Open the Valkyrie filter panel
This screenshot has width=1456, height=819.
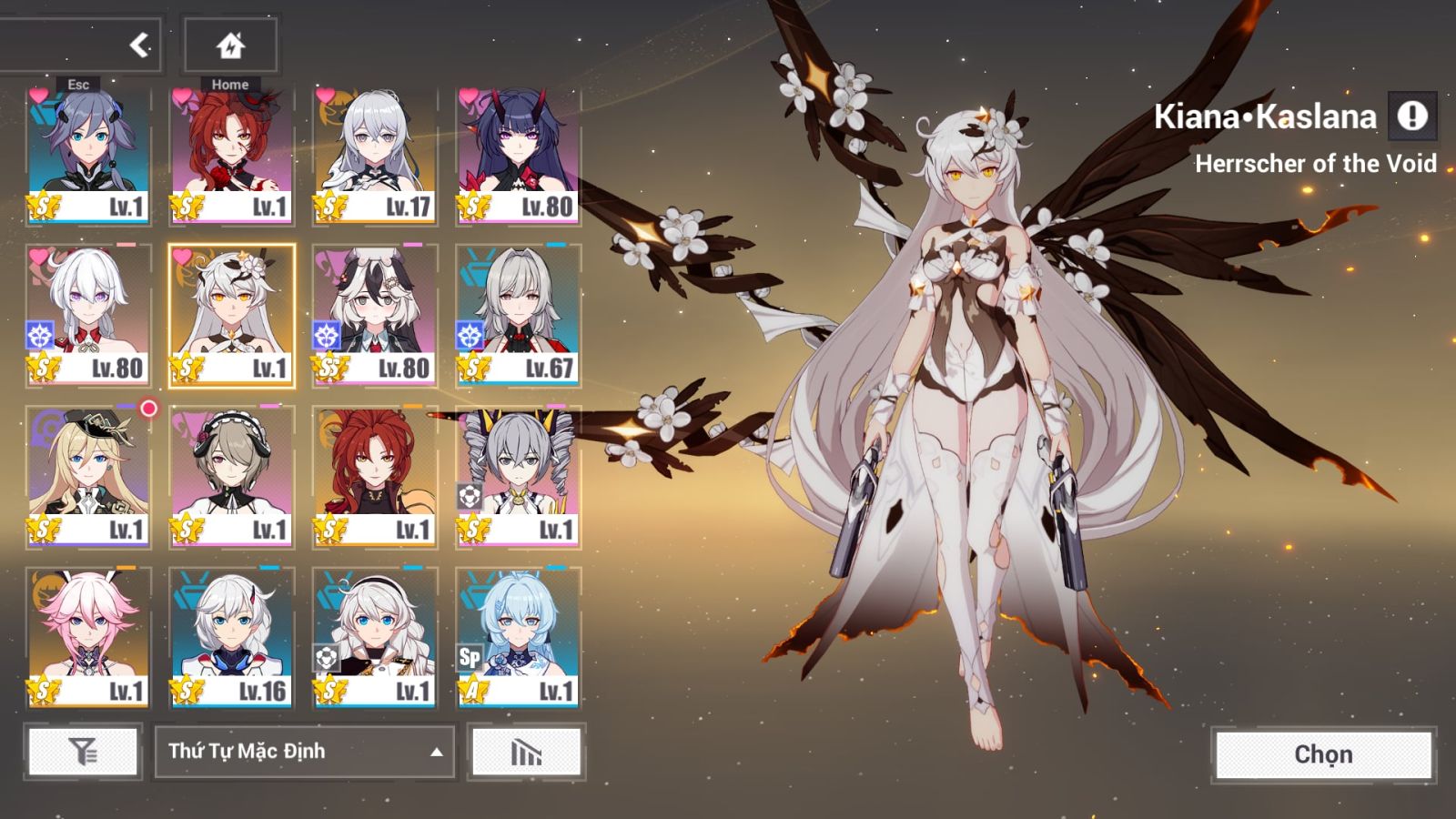point(82,753)
